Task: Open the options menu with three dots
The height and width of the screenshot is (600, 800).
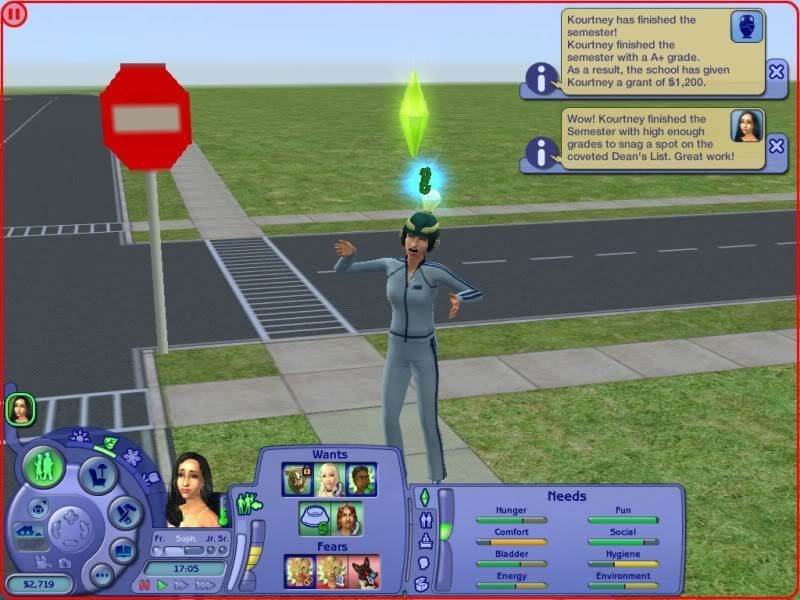Action: coord(101,575)
